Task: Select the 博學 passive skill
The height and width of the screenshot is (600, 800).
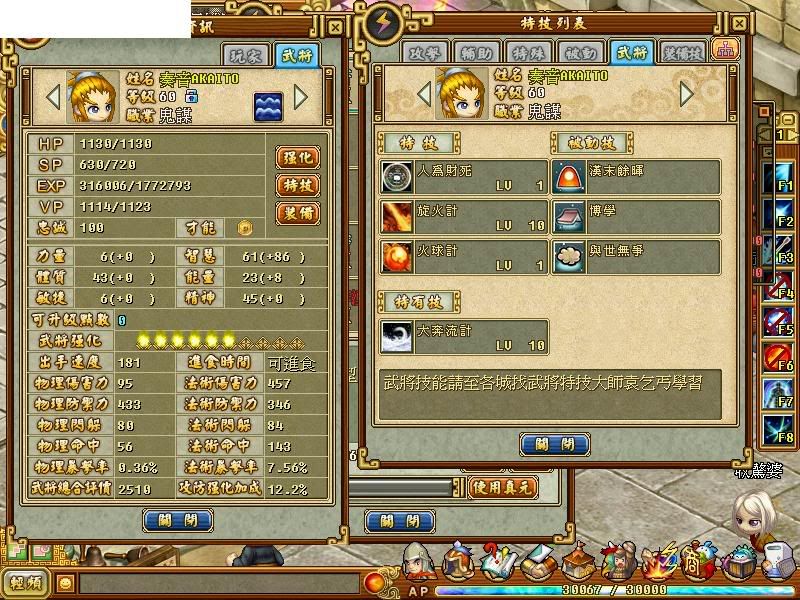Action: point(636,217)
